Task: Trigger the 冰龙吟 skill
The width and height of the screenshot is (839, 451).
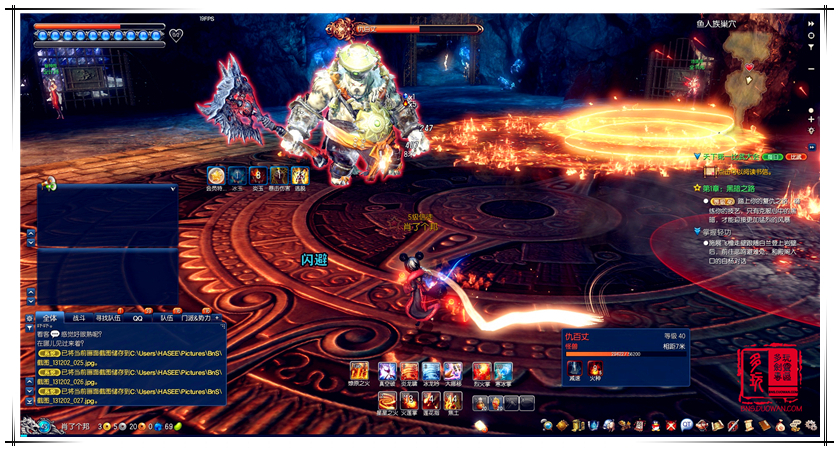Action: click(x=431, y=371)
